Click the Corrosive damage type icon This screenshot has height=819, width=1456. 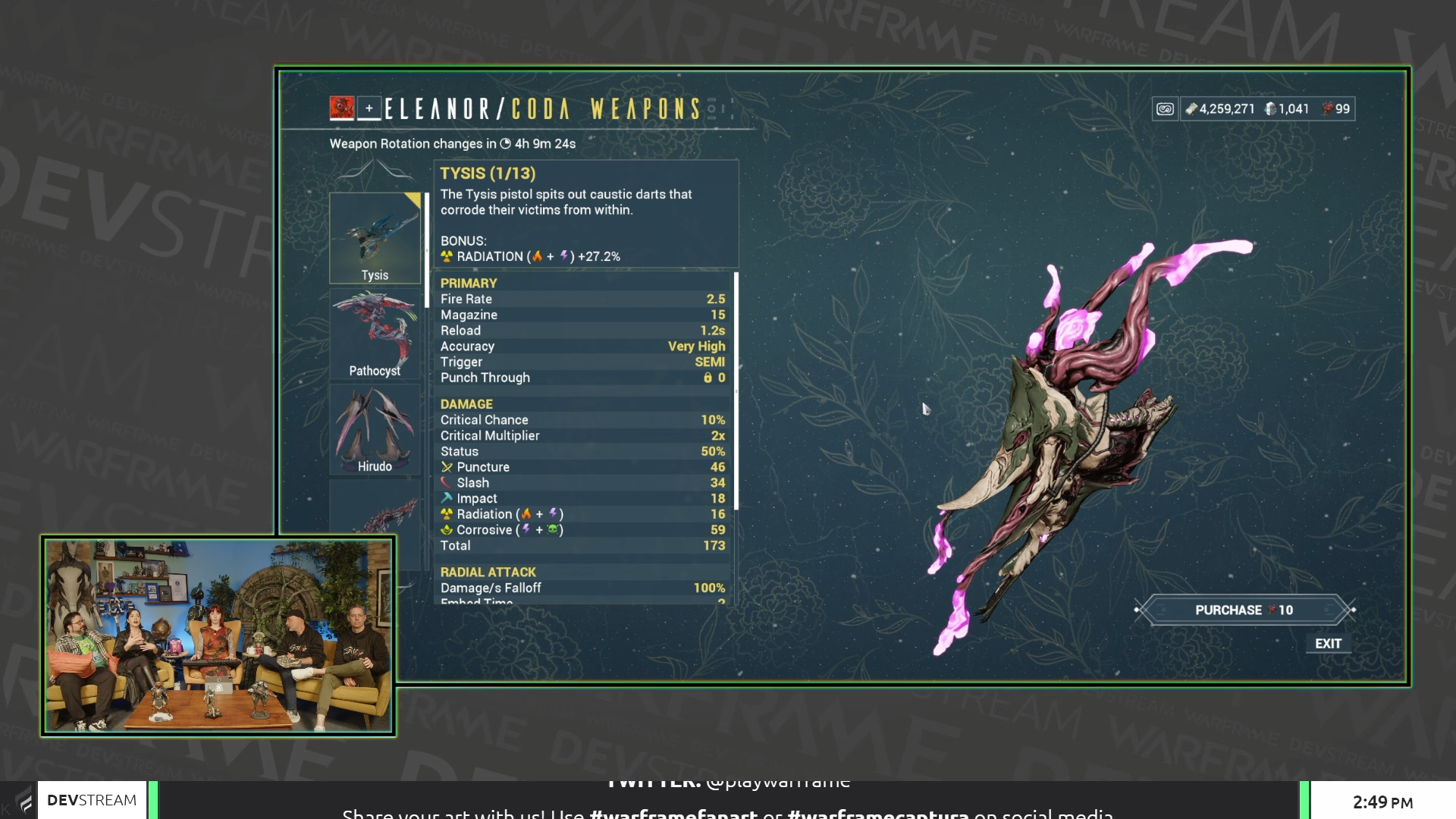(x=447, y=529)
